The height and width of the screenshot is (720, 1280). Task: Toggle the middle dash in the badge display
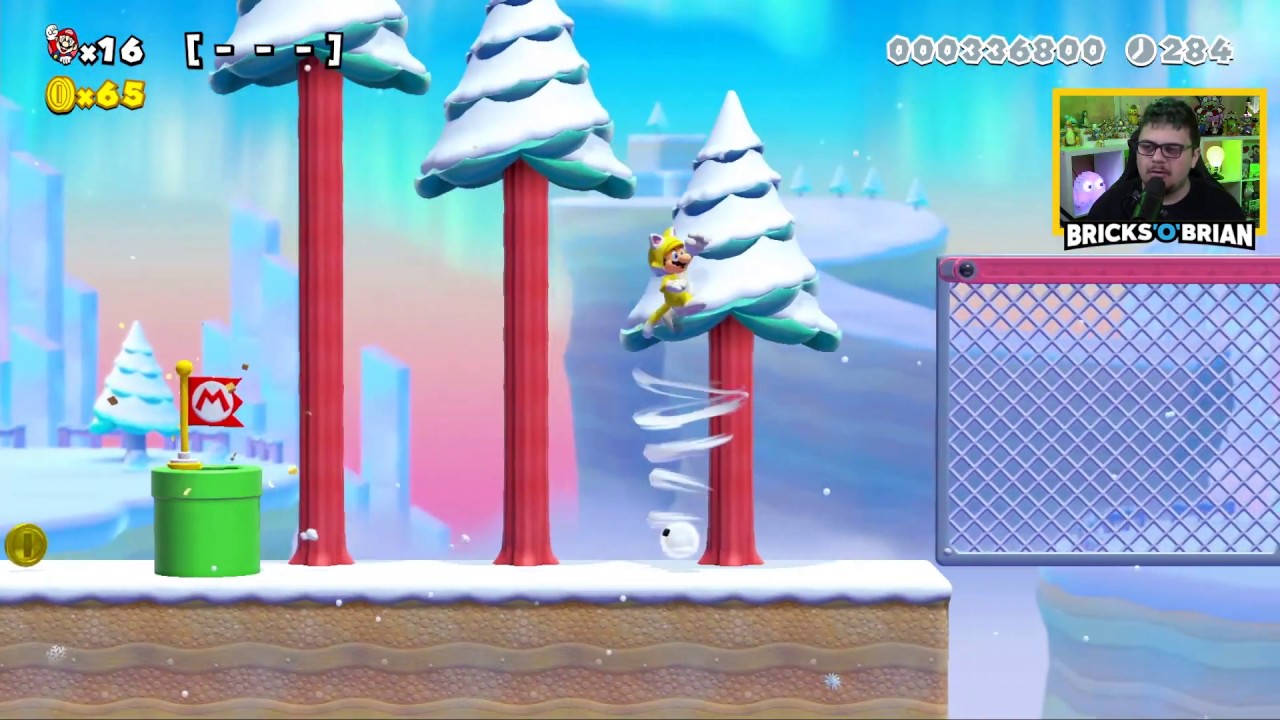[x=265, y=50]
